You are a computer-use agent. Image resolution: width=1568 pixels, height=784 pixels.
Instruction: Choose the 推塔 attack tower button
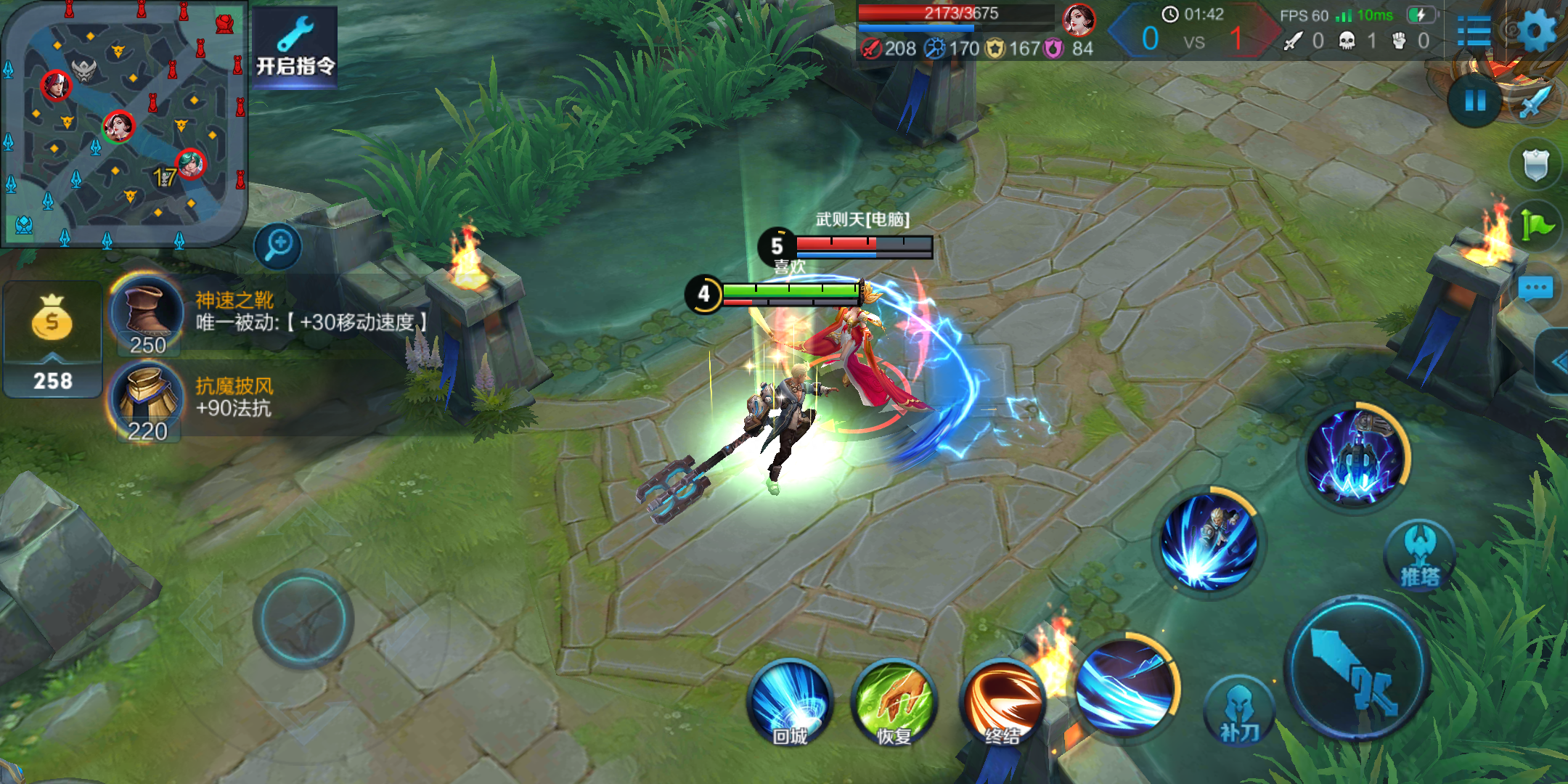[x=1420, y=555]
